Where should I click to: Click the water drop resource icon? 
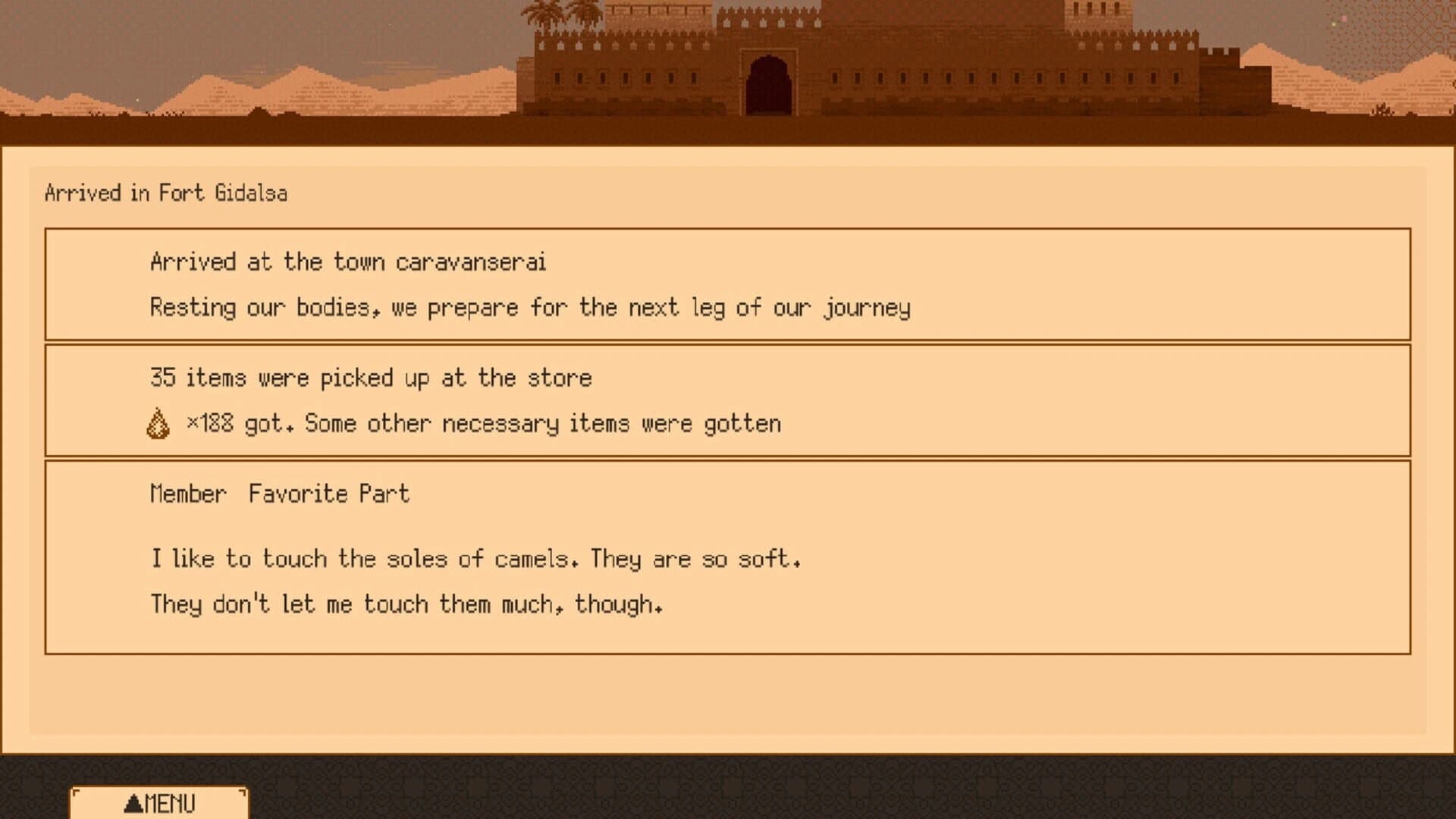[x=157, y=422]
